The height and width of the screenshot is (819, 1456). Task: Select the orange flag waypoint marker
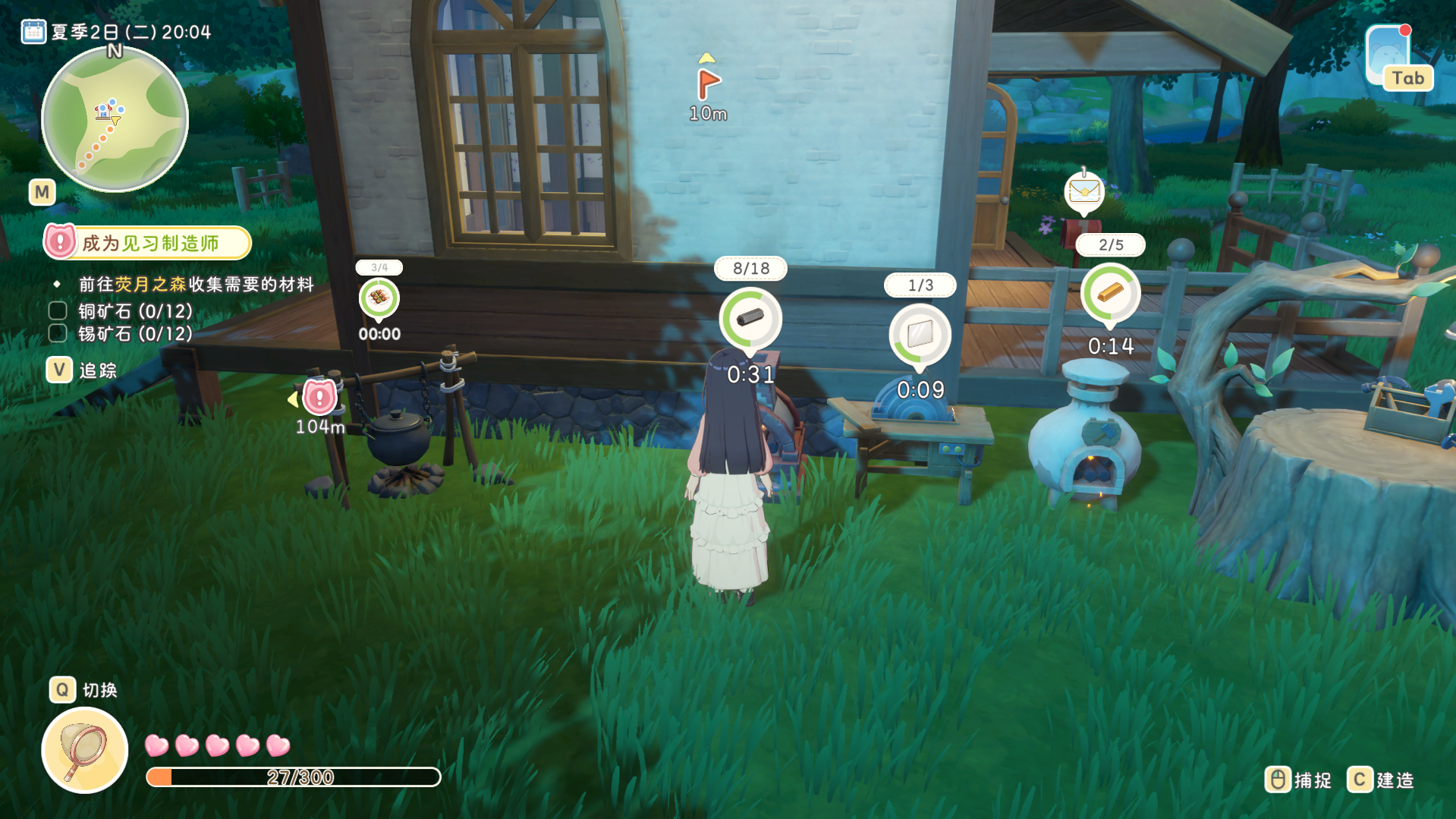tap(708, 83)
